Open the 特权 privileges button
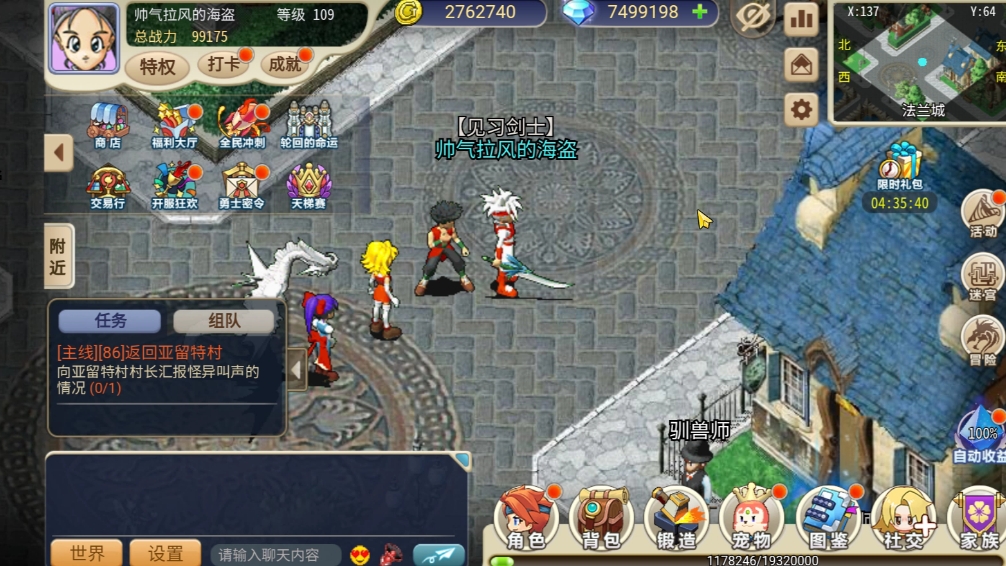This screenshot has height=566, width=1006. pos(157,66)
